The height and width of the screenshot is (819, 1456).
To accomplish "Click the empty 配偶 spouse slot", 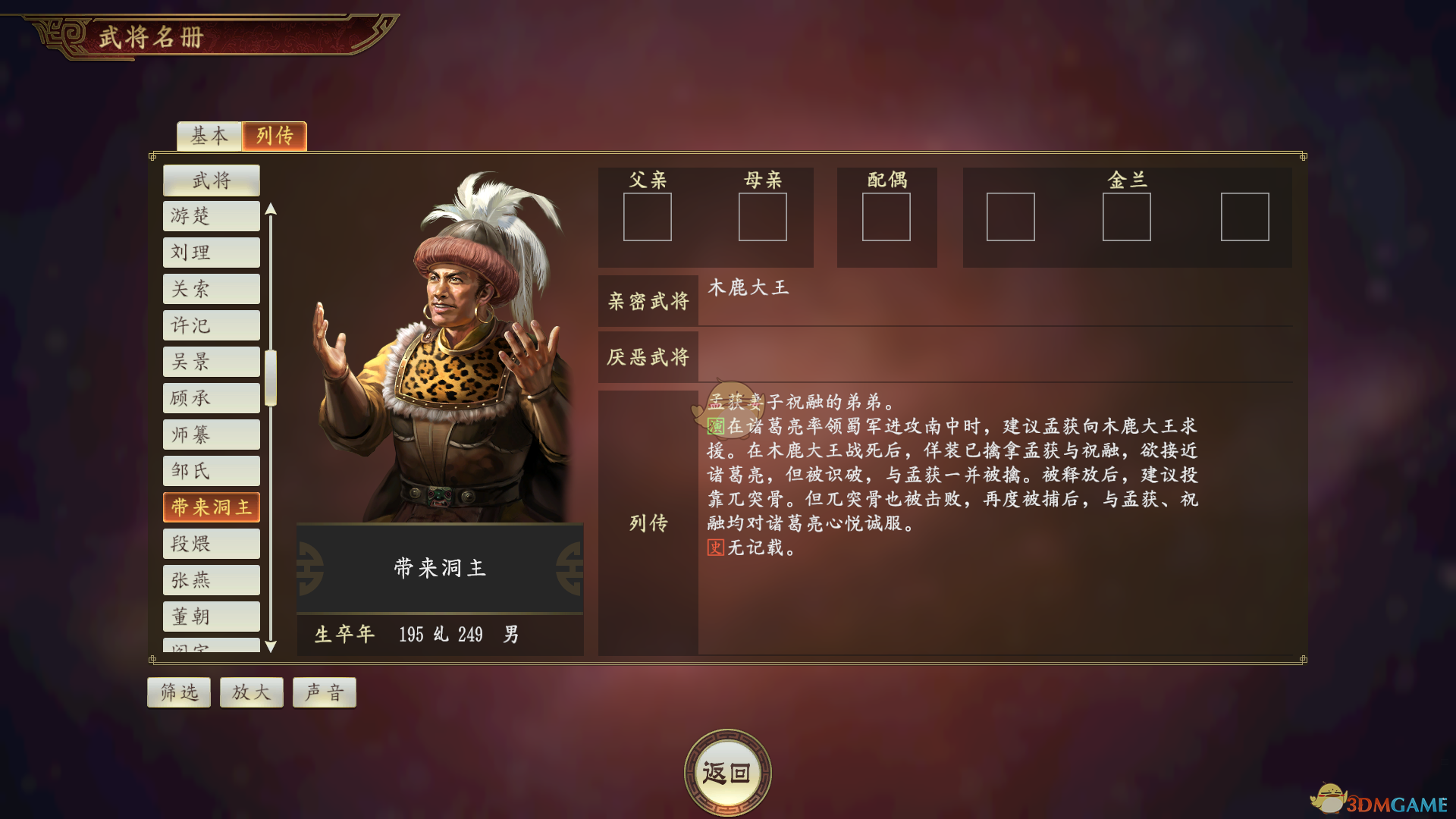I will 887,218.
